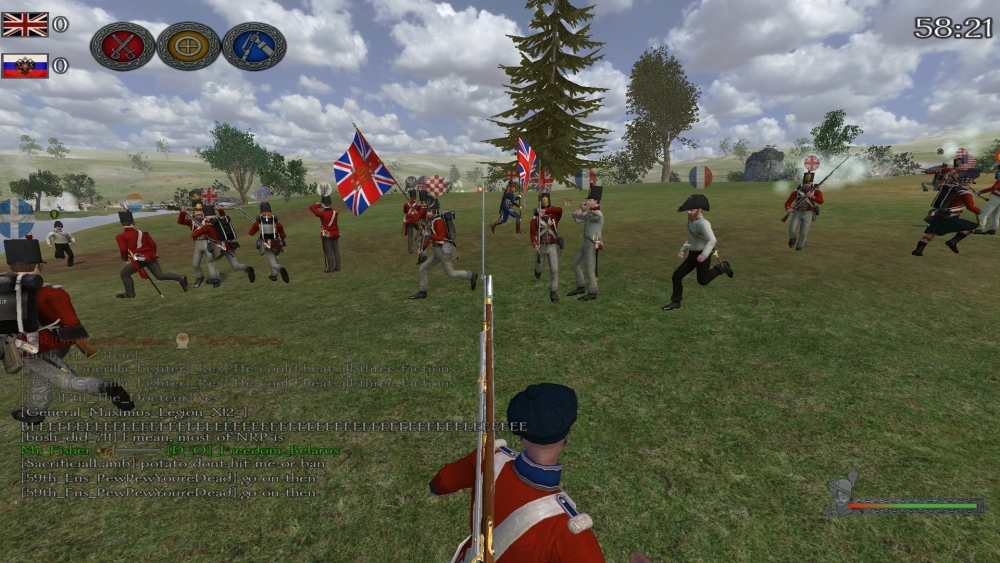Click the British Union Jack team flag

point(25,24)
